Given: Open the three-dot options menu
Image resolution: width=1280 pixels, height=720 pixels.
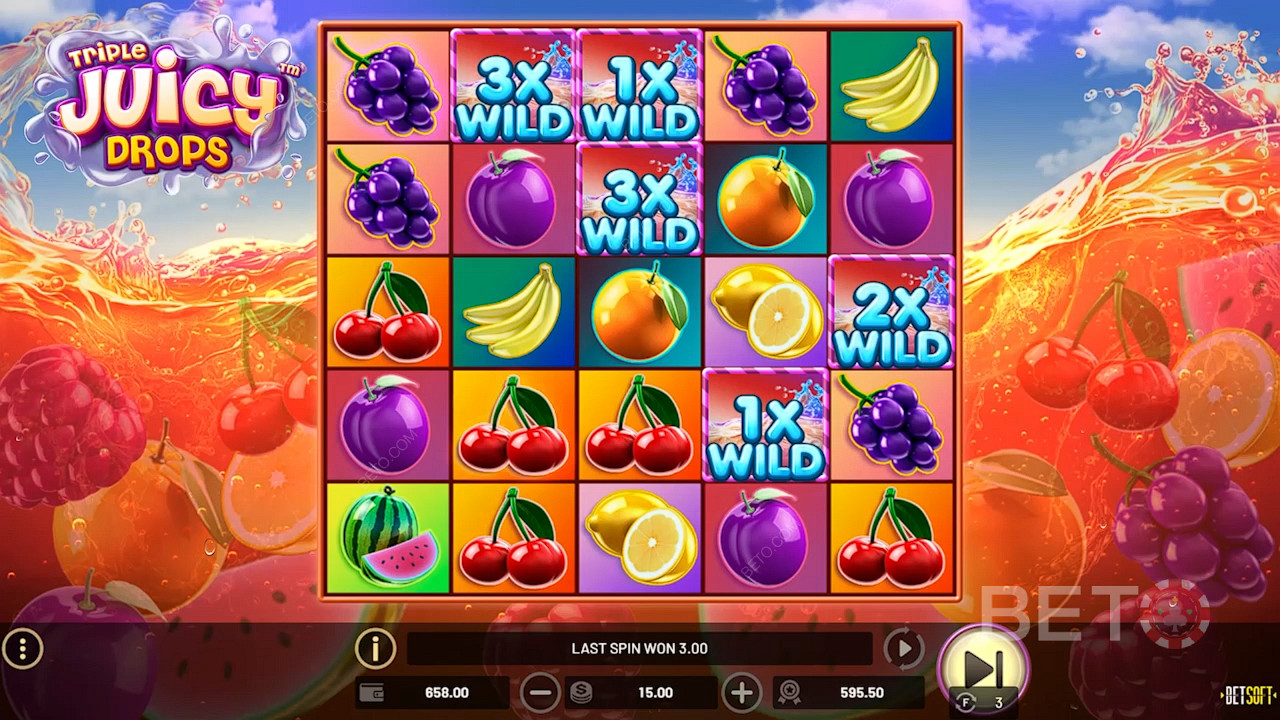Looking at the screenshot, I should tap(22, 650).
